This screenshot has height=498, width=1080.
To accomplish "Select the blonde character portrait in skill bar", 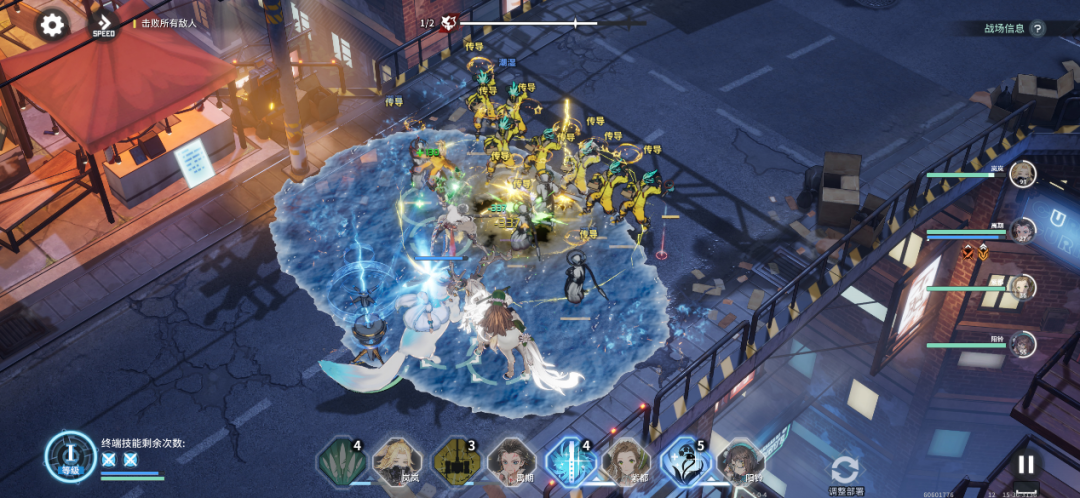I will click(x=396, y=462).
